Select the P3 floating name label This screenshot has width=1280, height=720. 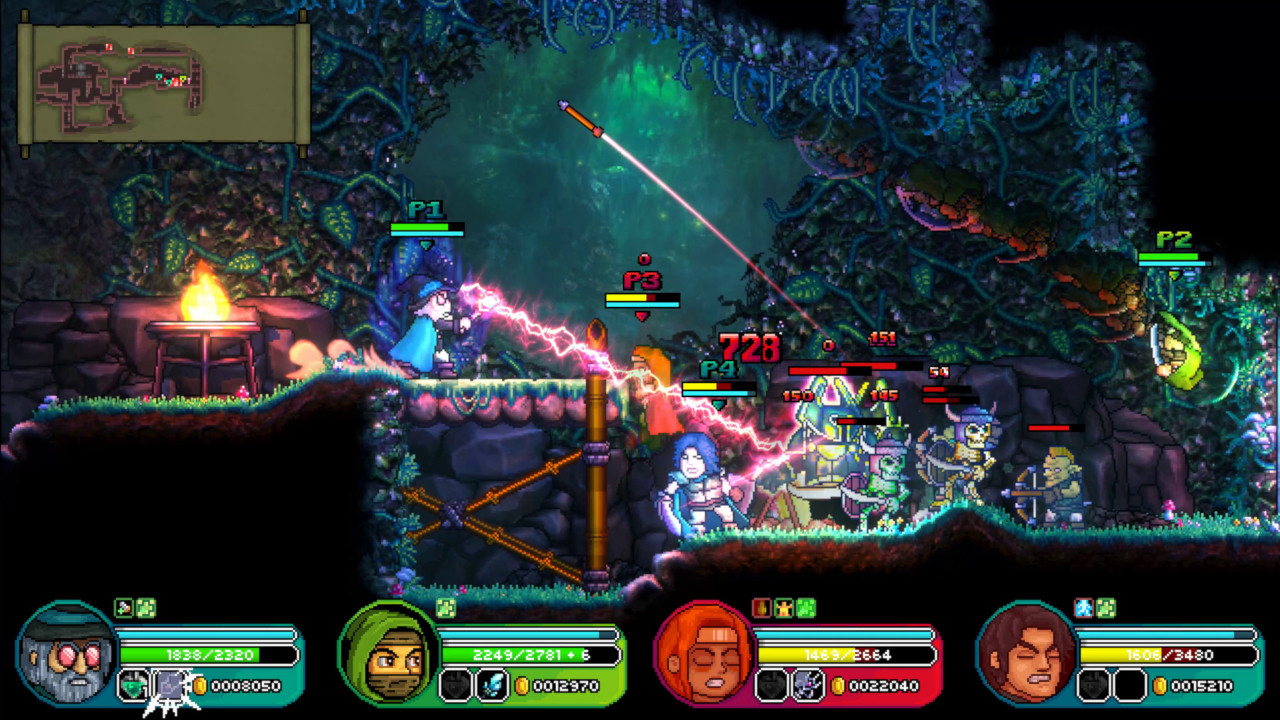640,281
